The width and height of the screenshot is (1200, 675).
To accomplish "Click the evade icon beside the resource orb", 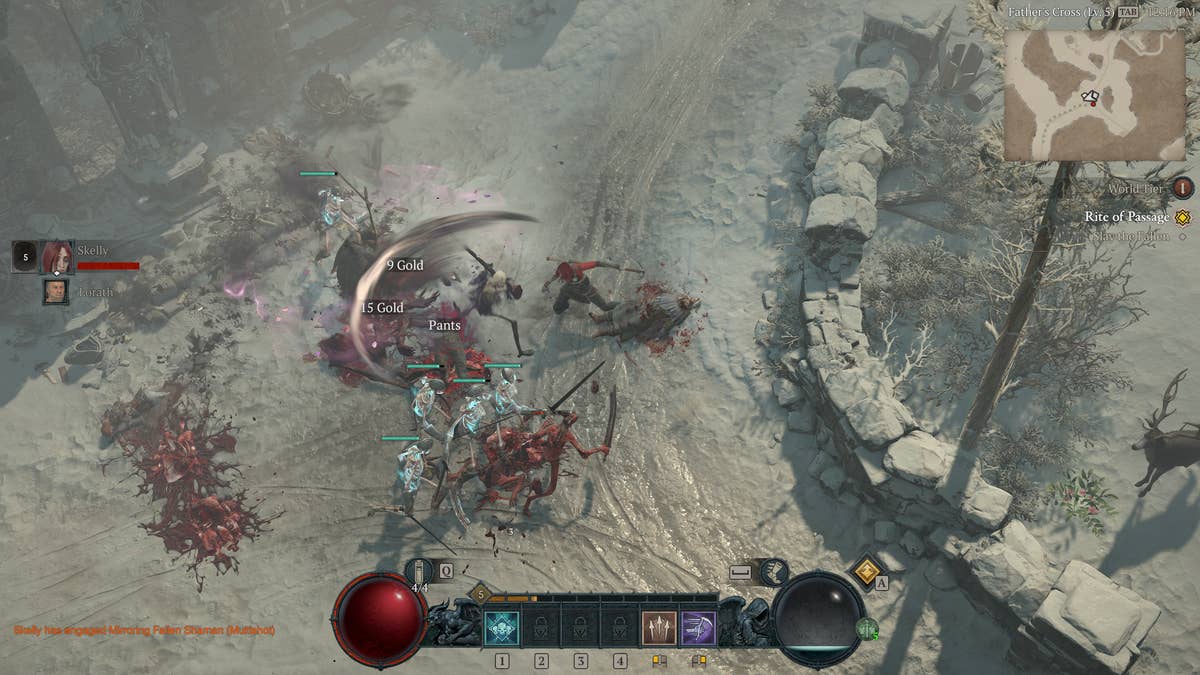I will point(770,572).
